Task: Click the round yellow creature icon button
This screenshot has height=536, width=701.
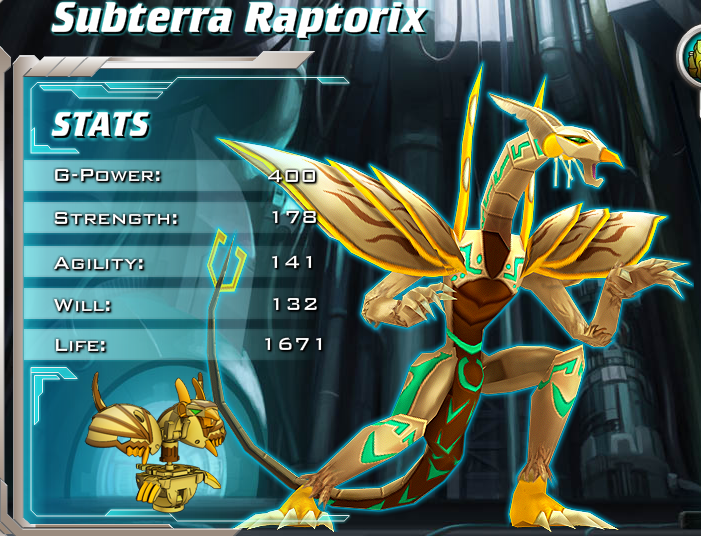Action: point(693,55)
